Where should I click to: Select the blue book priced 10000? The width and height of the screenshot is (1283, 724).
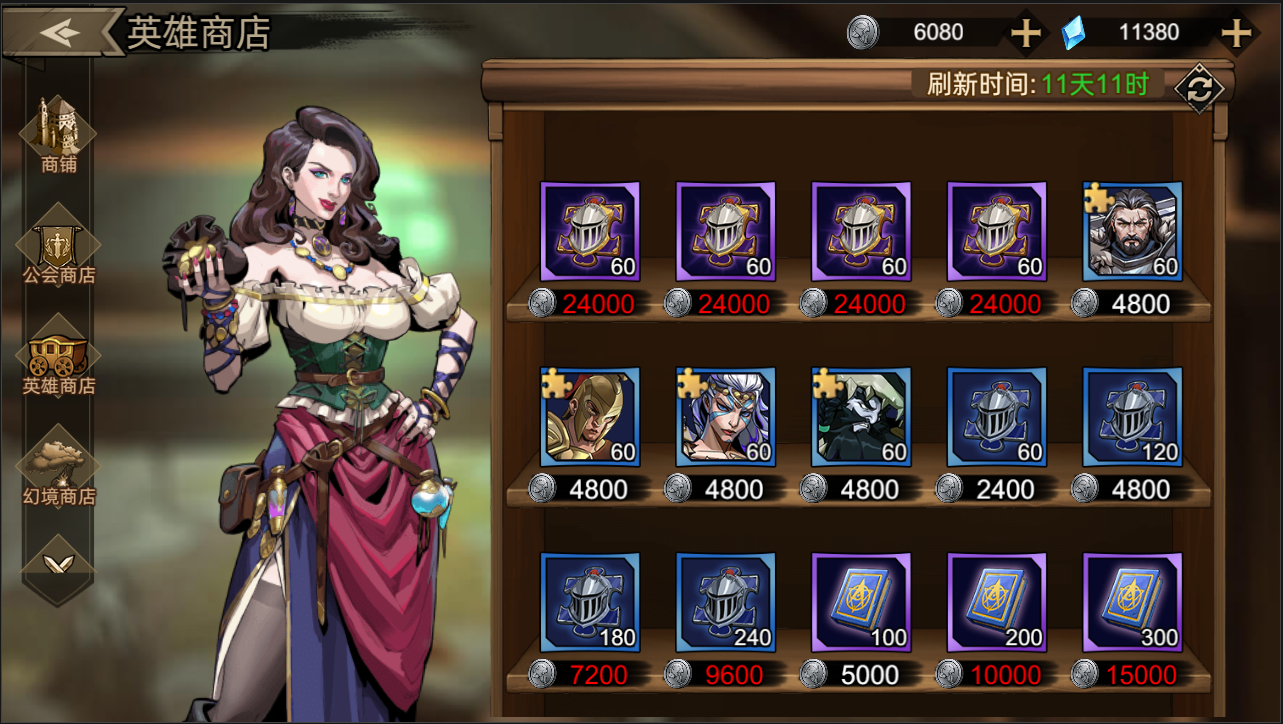coord(997,602)
